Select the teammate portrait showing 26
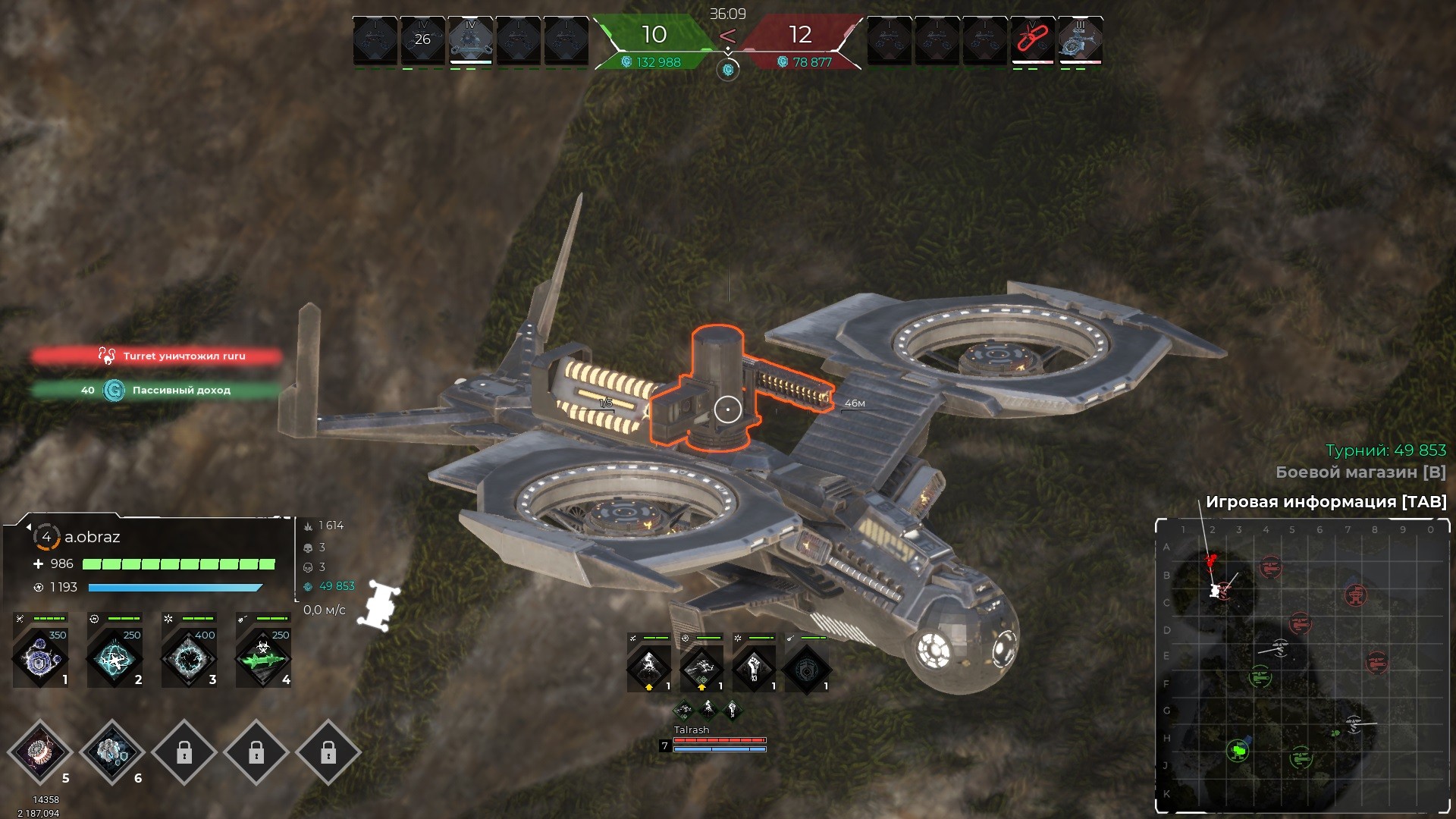Viewport: 1456px width, 819px height. [422, 39]
